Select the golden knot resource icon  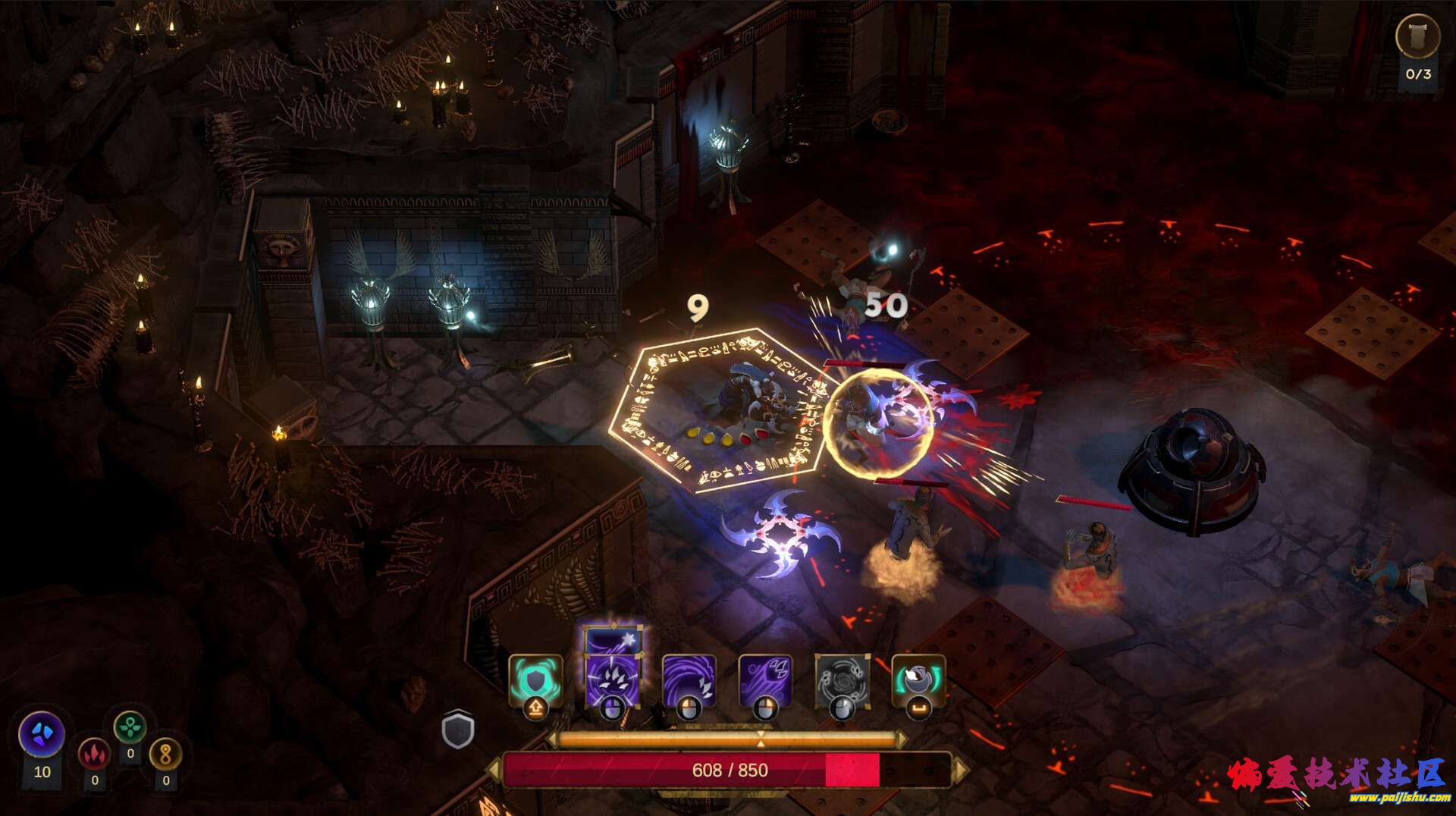click(x=166, y=754)
